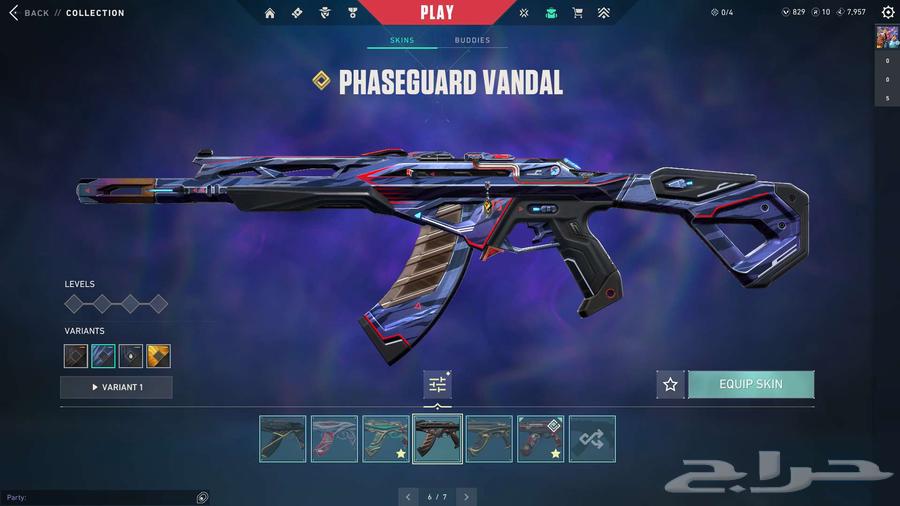Equip the Phaseguard Vandal skin
This screenshot has width=900, height=506.
[x=751, y=384]
